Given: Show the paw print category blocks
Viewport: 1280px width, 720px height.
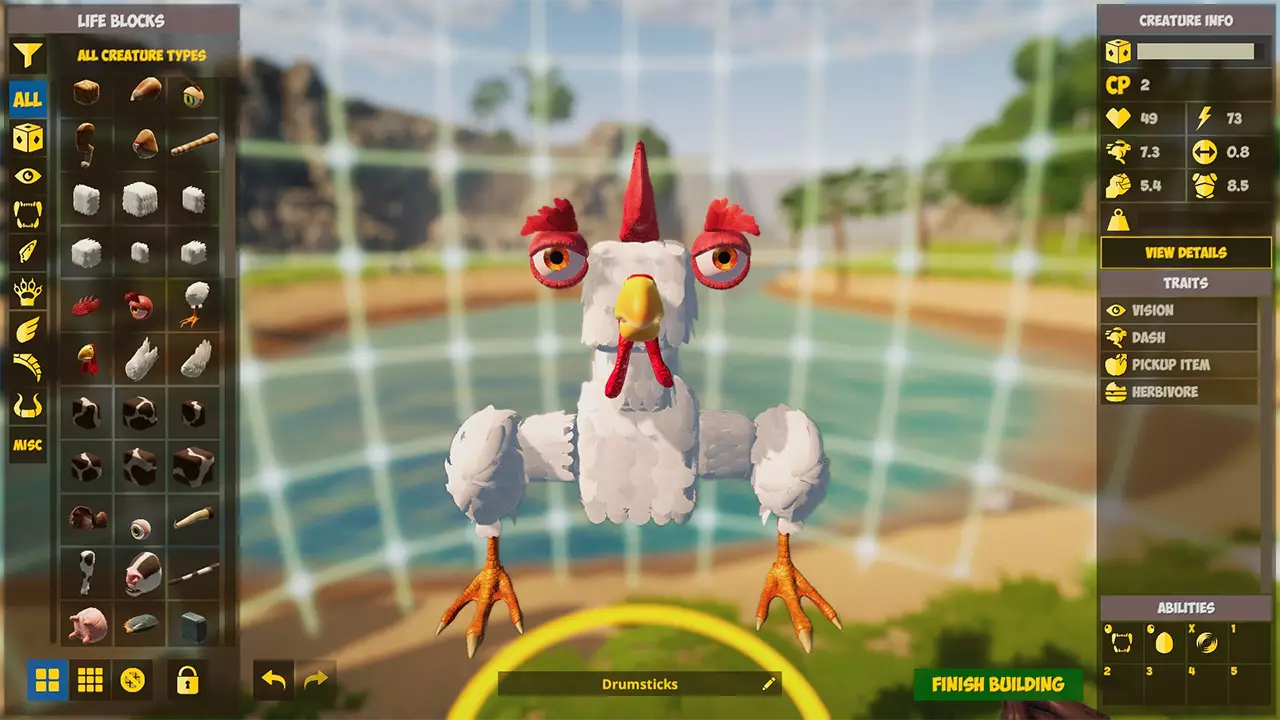Looking at the screenshot, I should [x=27, y=291].
